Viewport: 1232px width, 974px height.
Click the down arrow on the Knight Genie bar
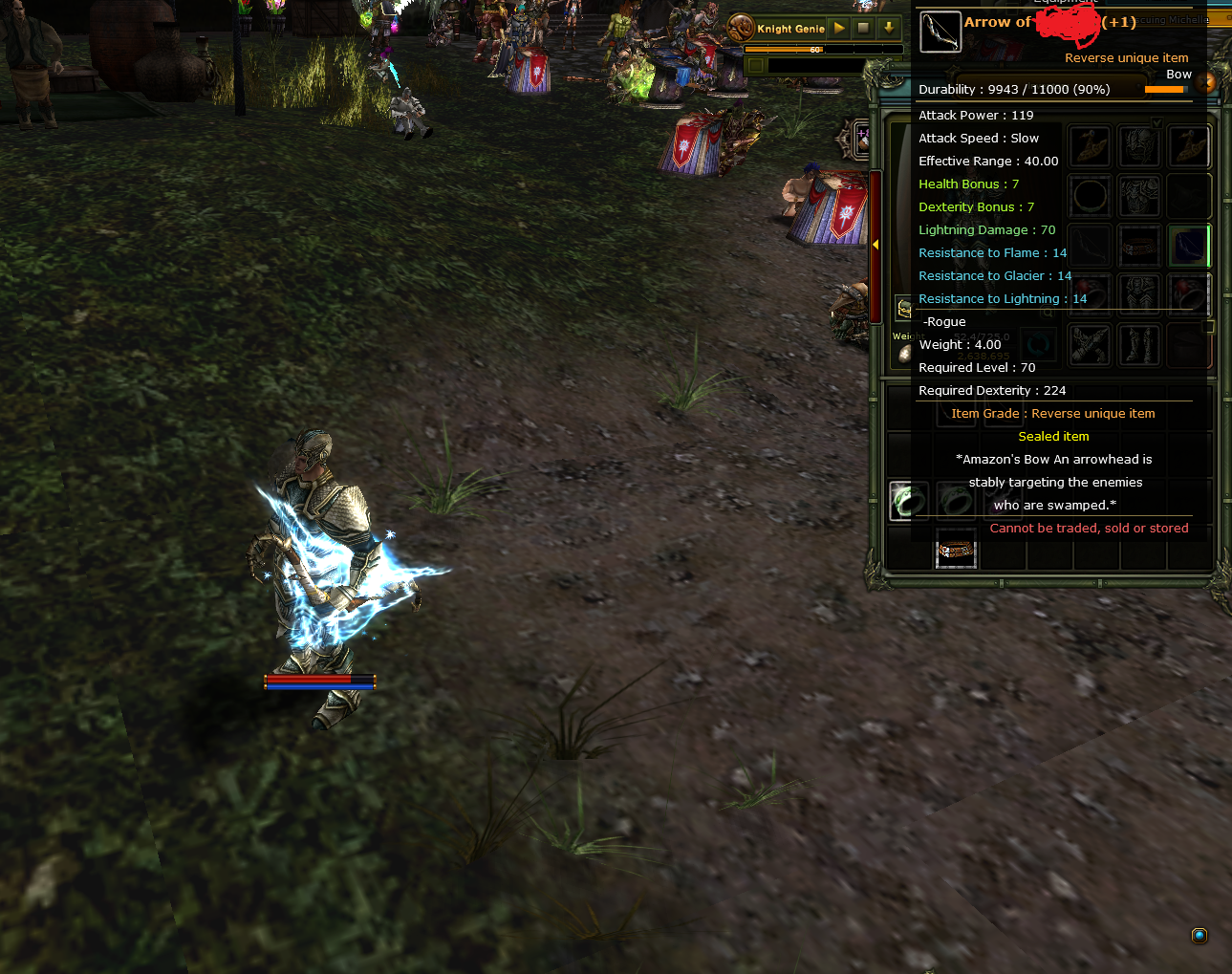pos(889,28)
